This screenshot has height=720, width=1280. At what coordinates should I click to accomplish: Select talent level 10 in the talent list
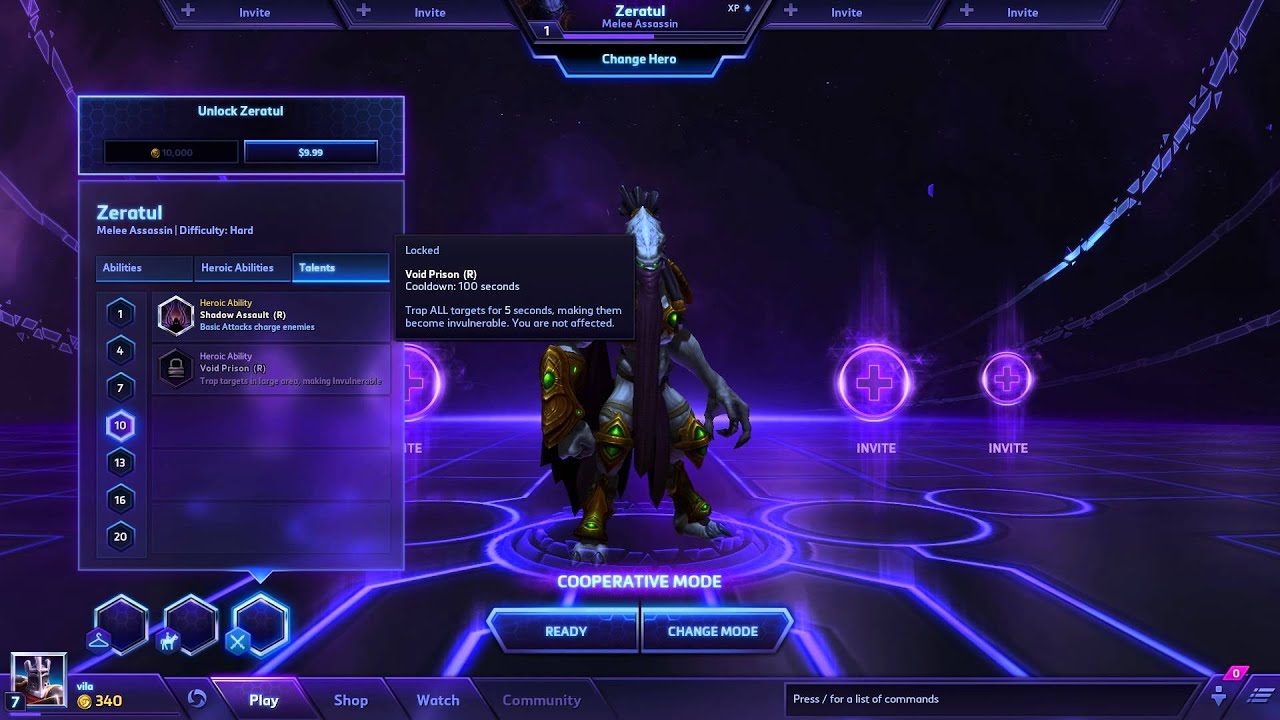coord(120,425)
